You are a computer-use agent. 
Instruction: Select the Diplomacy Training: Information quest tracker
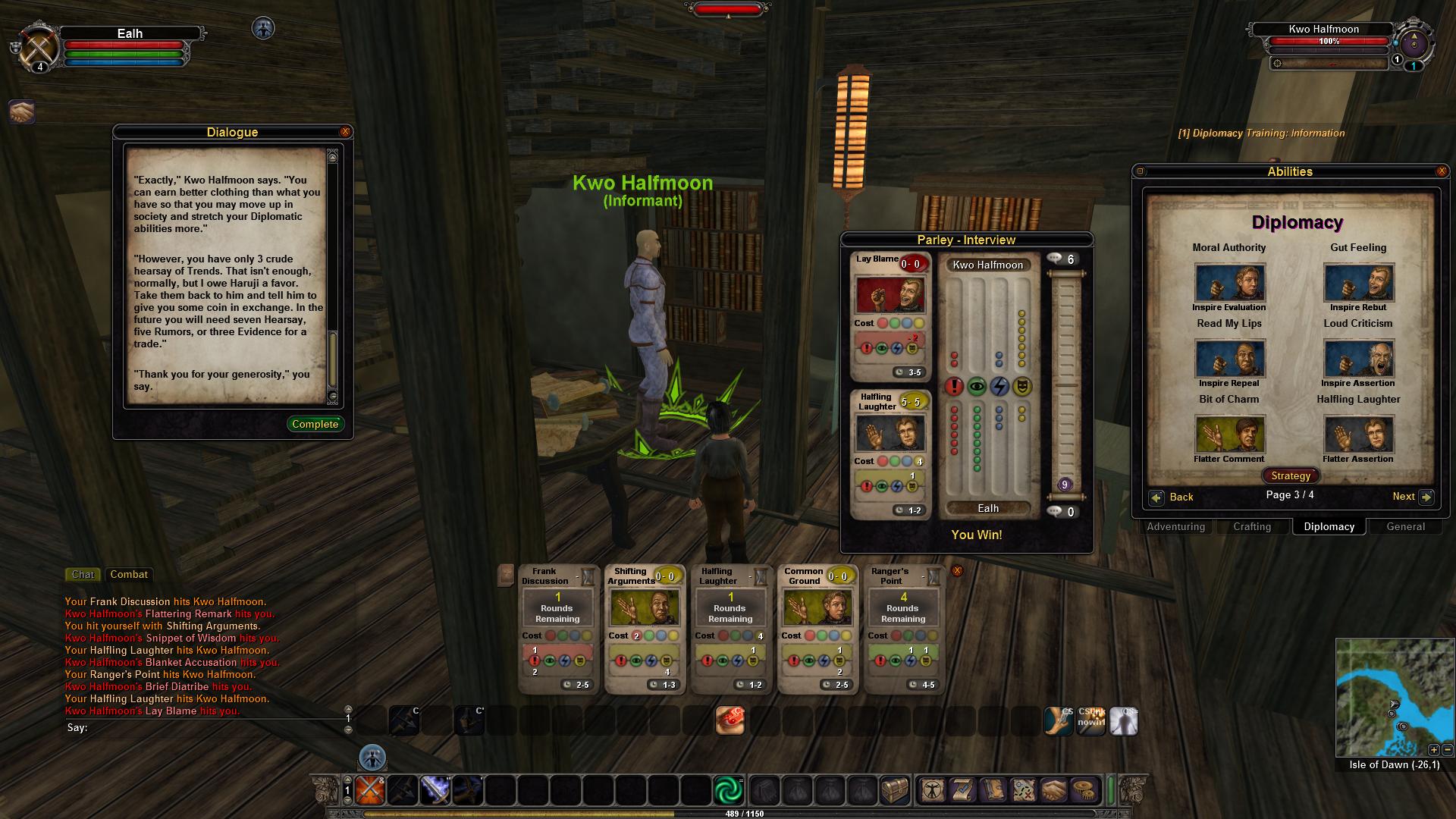(1261, 133)
